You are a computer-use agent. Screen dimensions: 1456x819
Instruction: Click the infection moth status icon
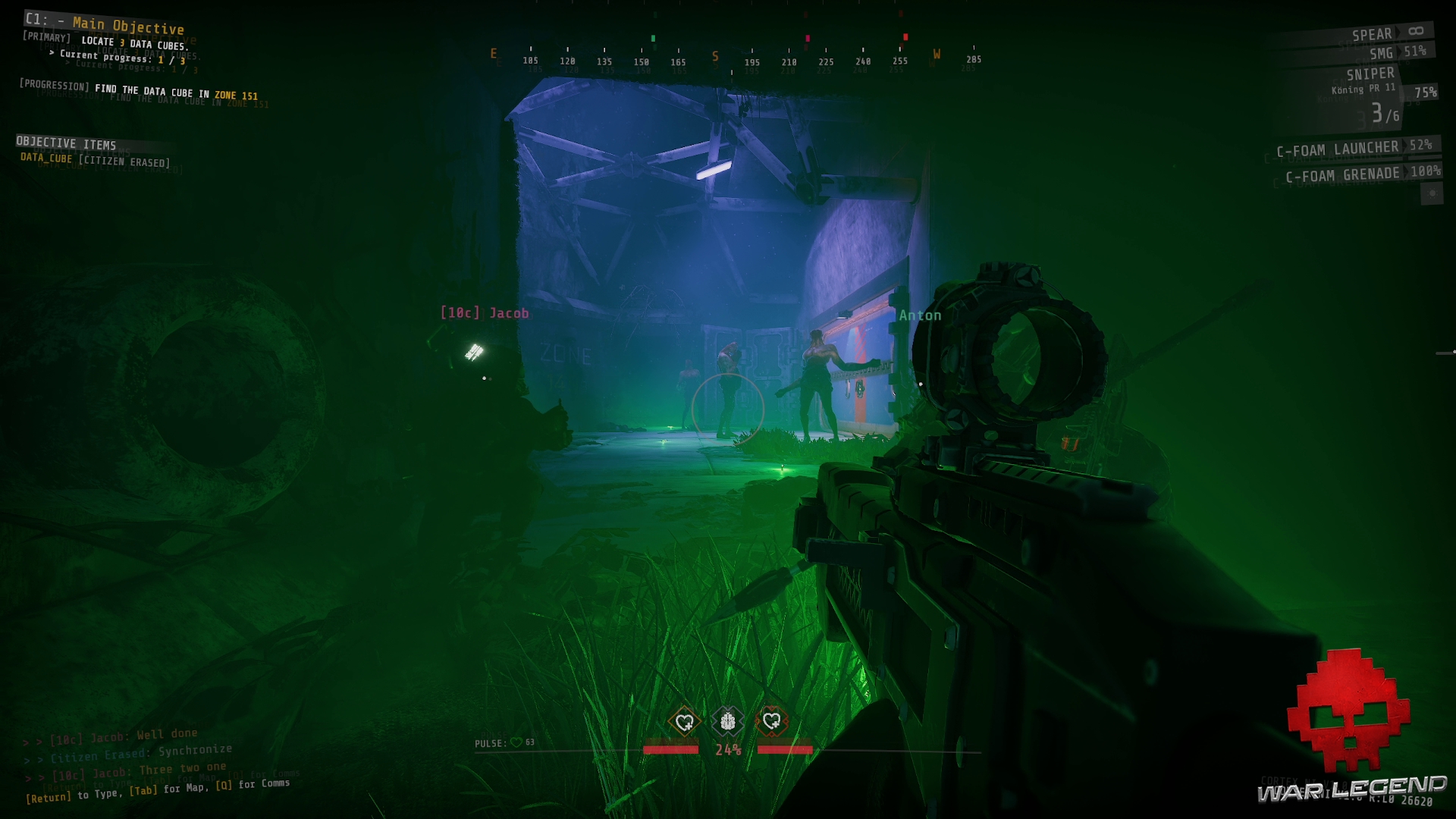pos(726,722)
